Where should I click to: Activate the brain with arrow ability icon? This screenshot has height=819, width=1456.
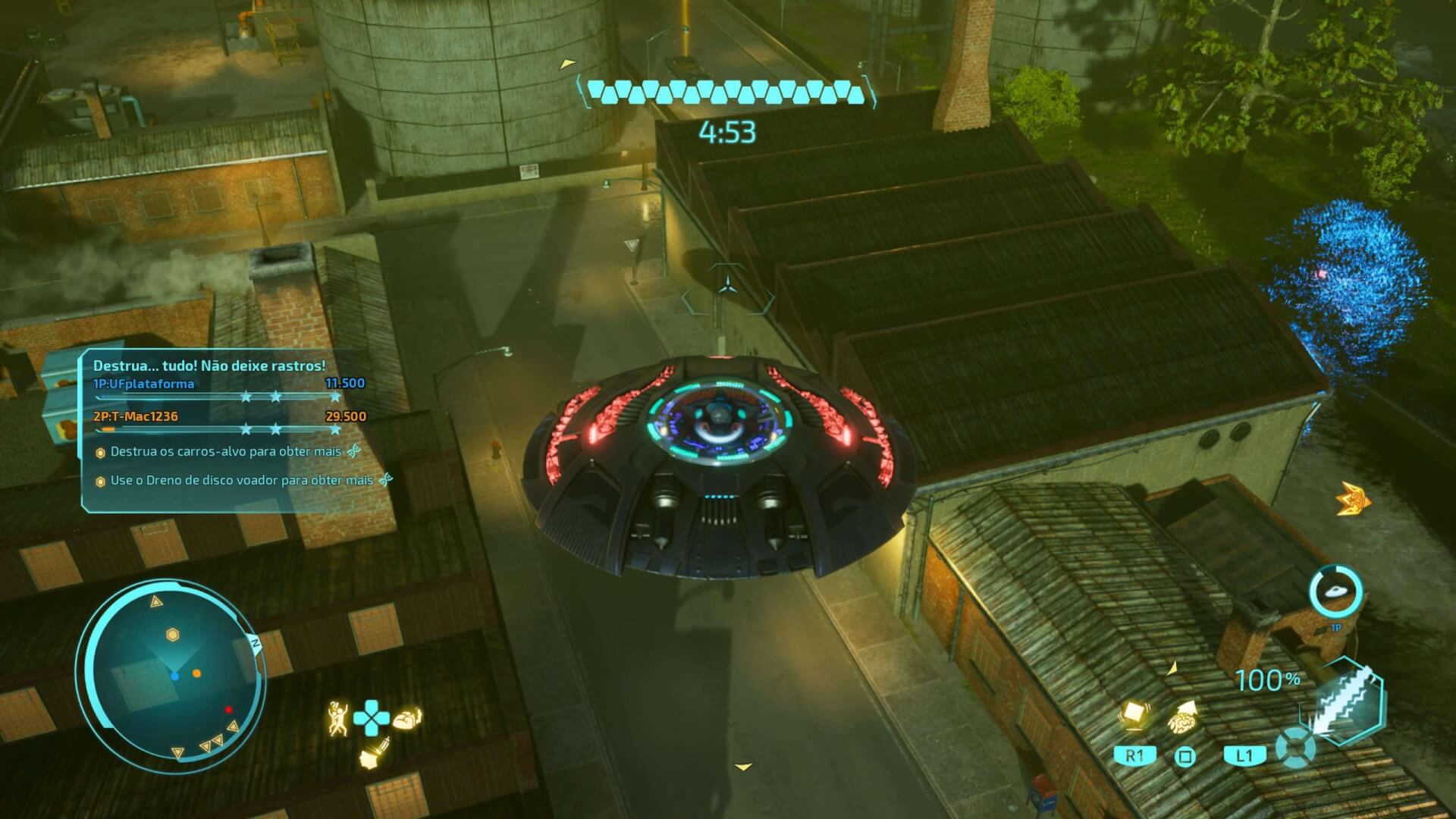(1184, 715)
